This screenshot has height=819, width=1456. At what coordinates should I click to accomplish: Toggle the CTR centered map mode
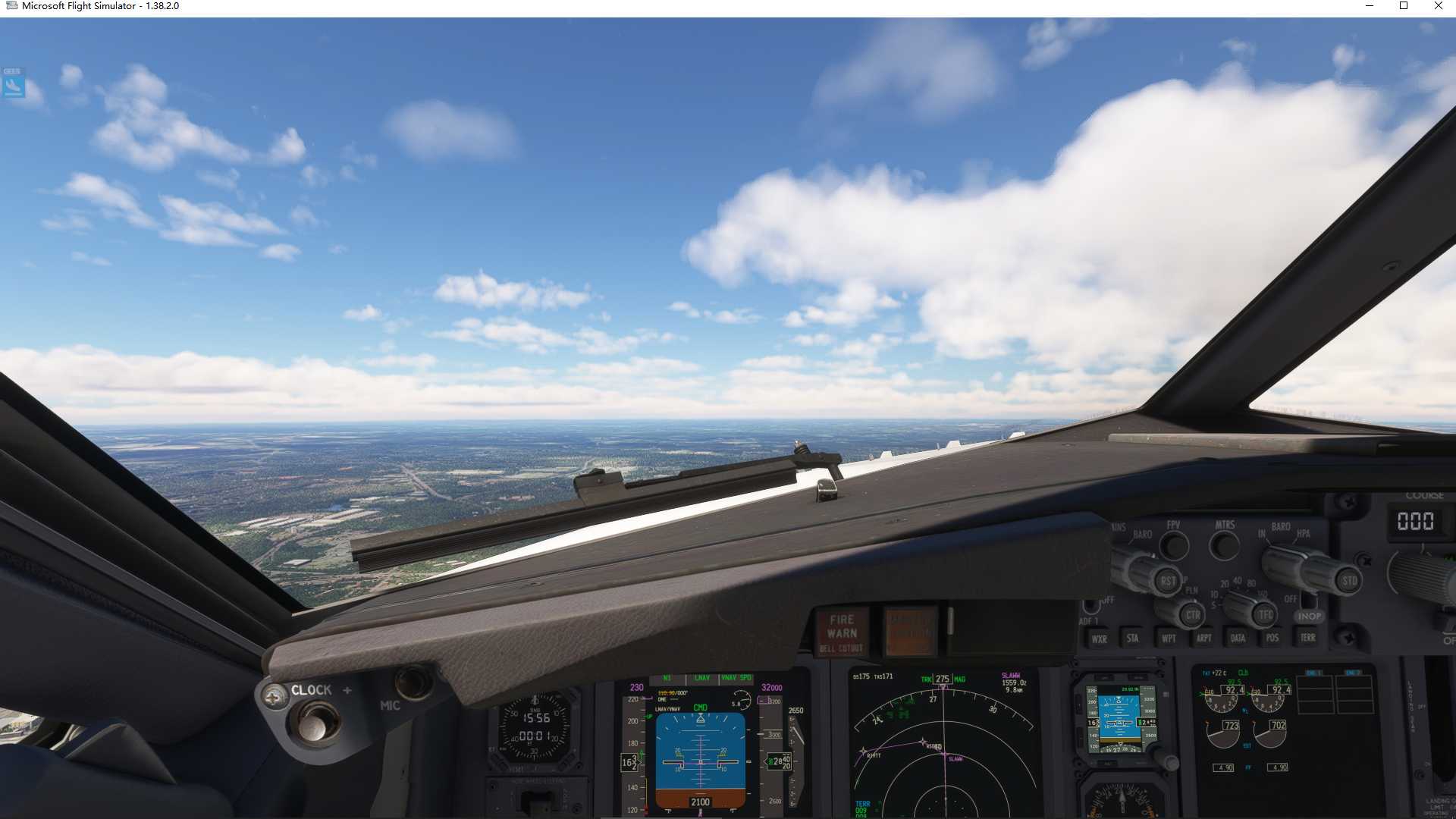[x=1194, y=614]
